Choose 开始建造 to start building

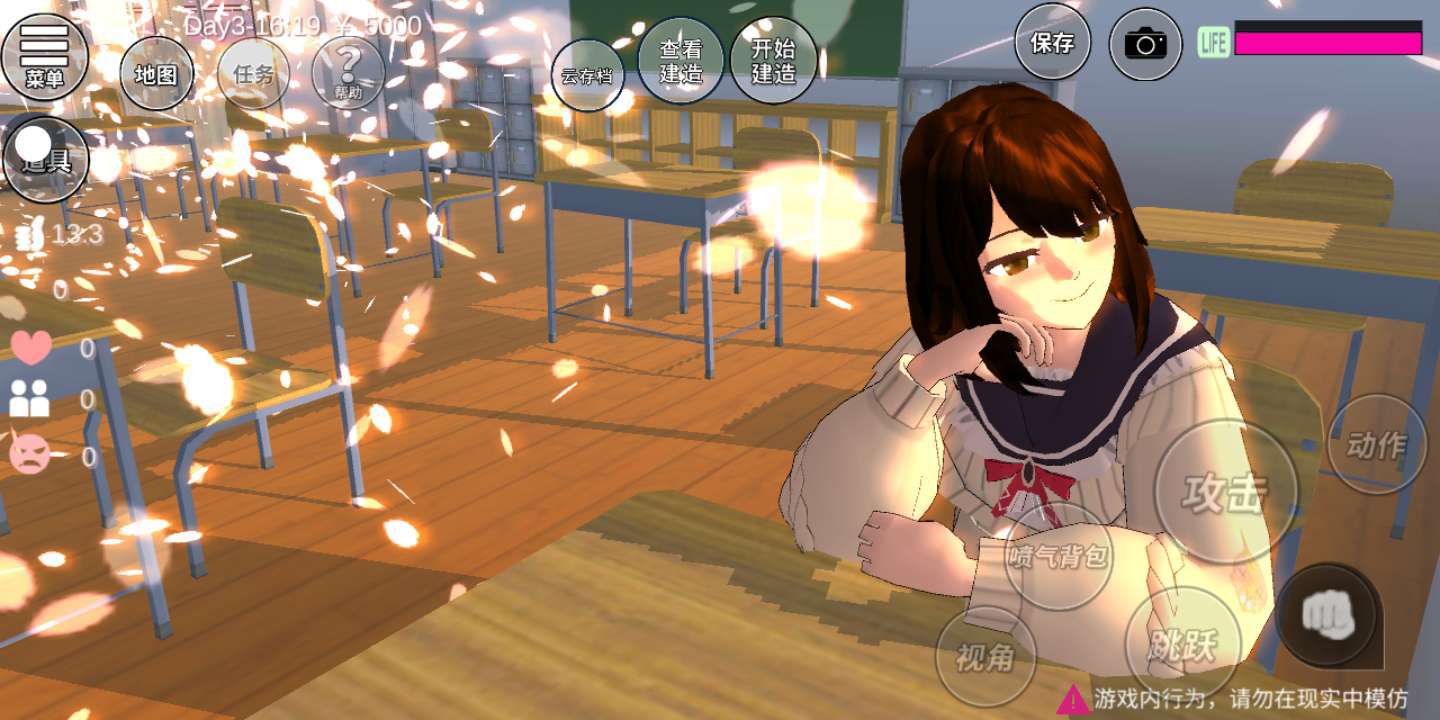[773, 61]
